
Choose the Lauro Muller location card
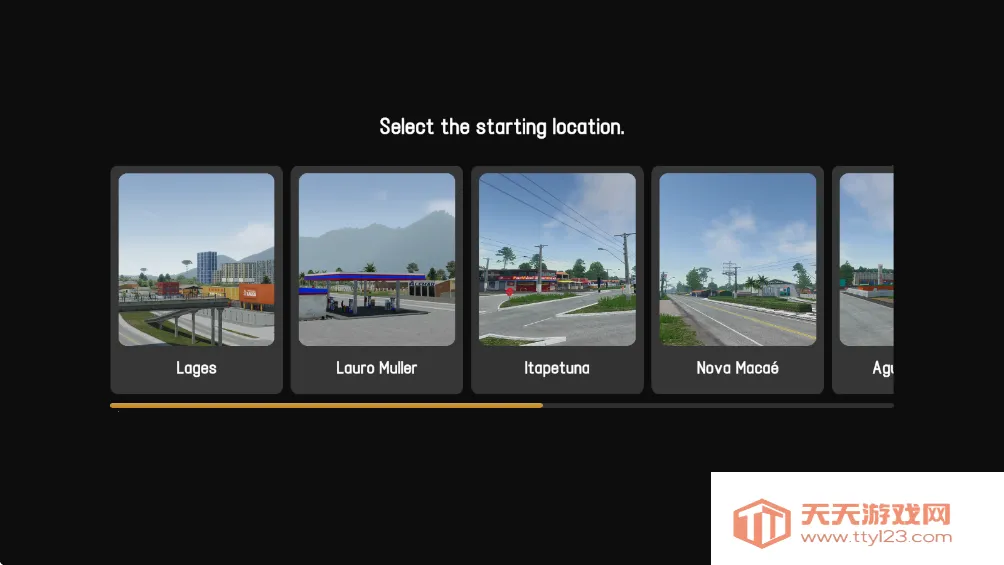376,279
